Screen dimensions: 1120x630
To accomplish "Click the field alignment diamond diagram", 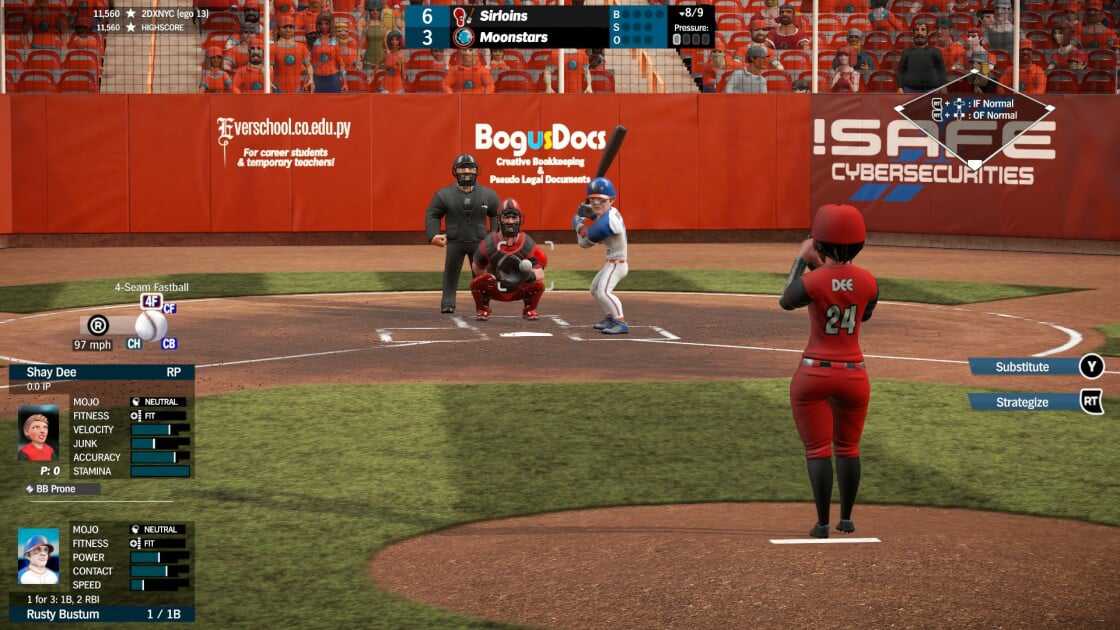I will tap(973, 118).
